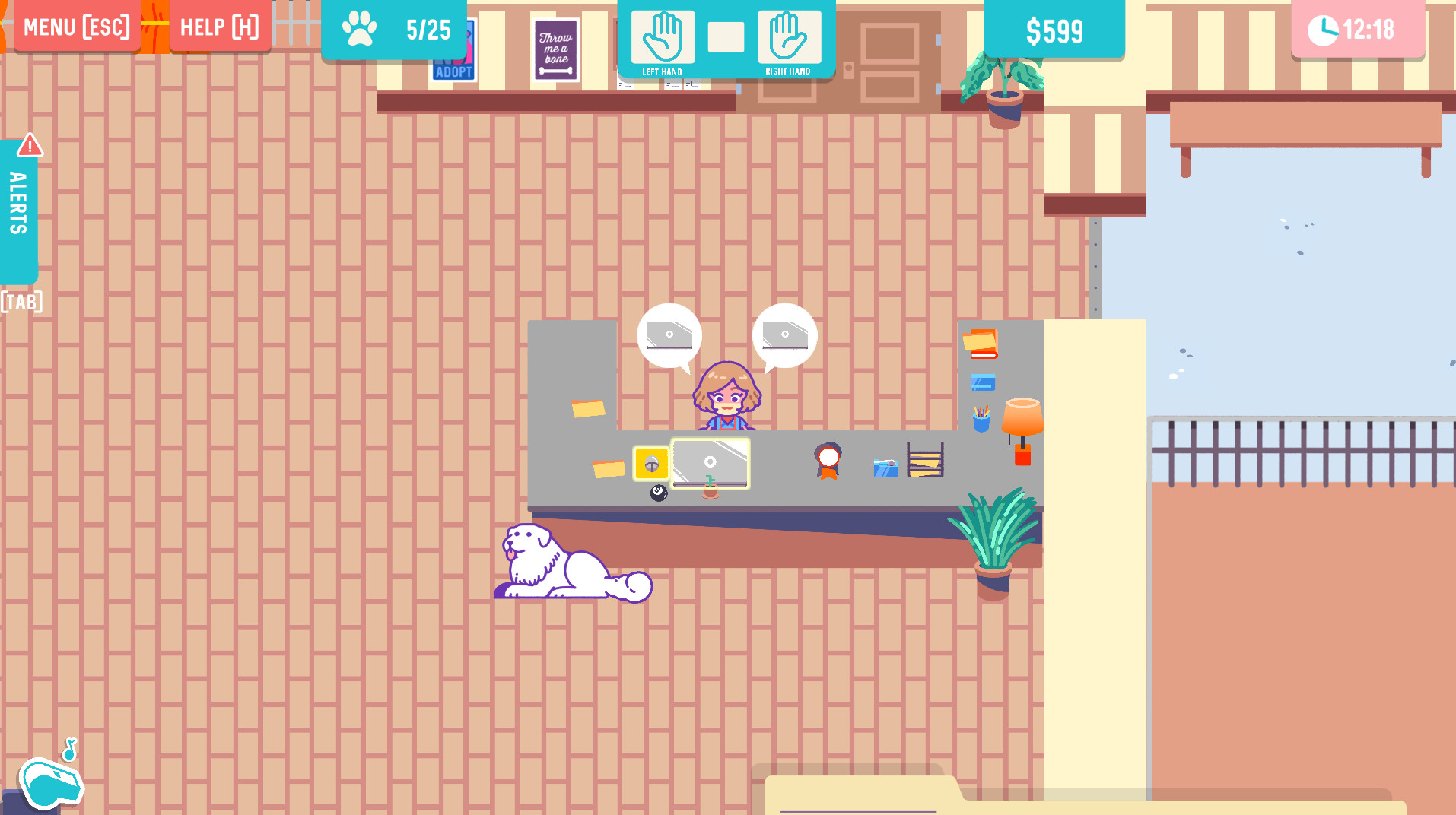Click the $599 money display
The width and height of the screenshot is (1456, 815).
click(x=1054, y=30)
